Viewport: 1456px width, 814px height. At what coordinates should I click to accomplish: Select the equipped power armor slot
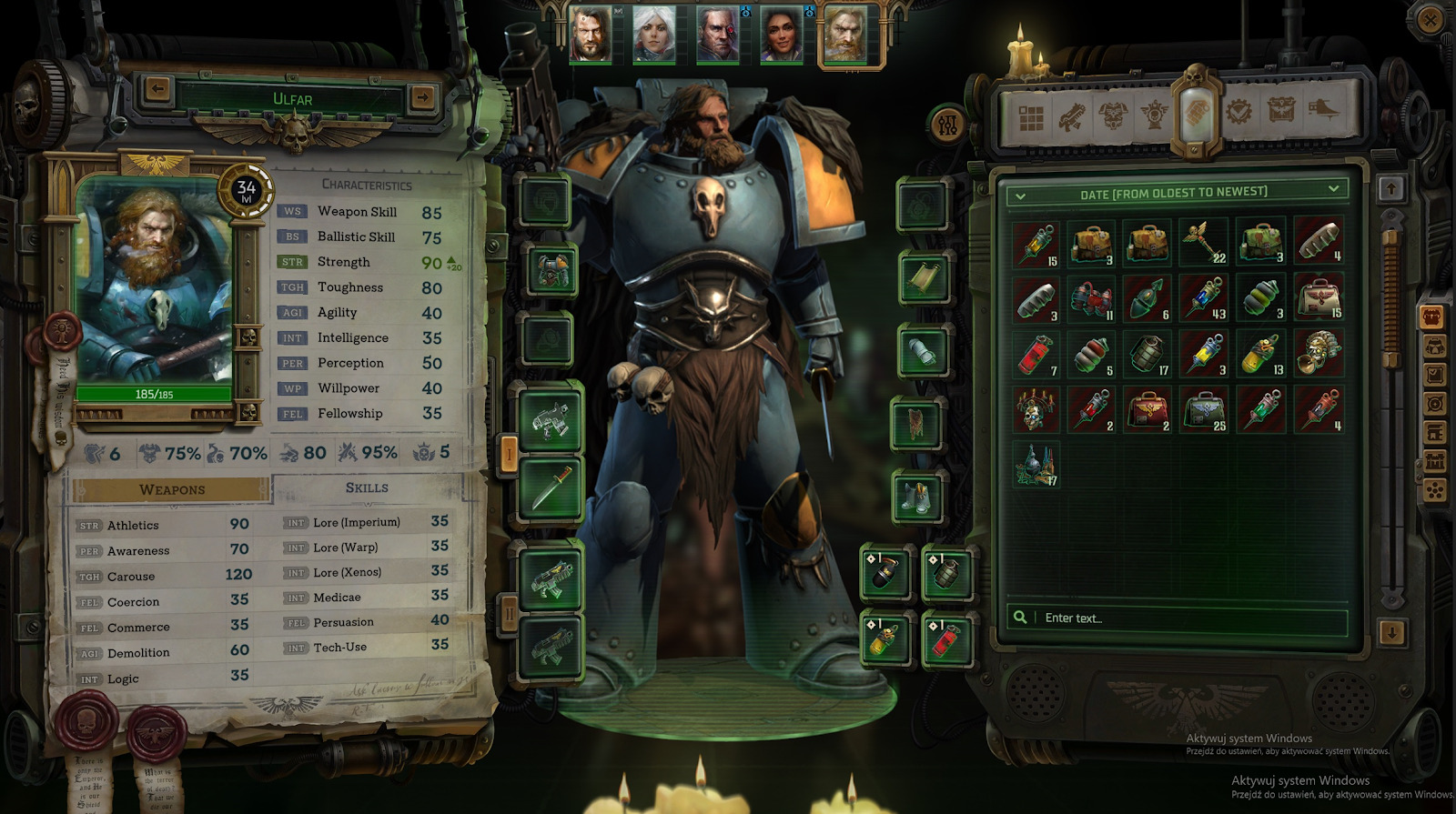(551, 271)
